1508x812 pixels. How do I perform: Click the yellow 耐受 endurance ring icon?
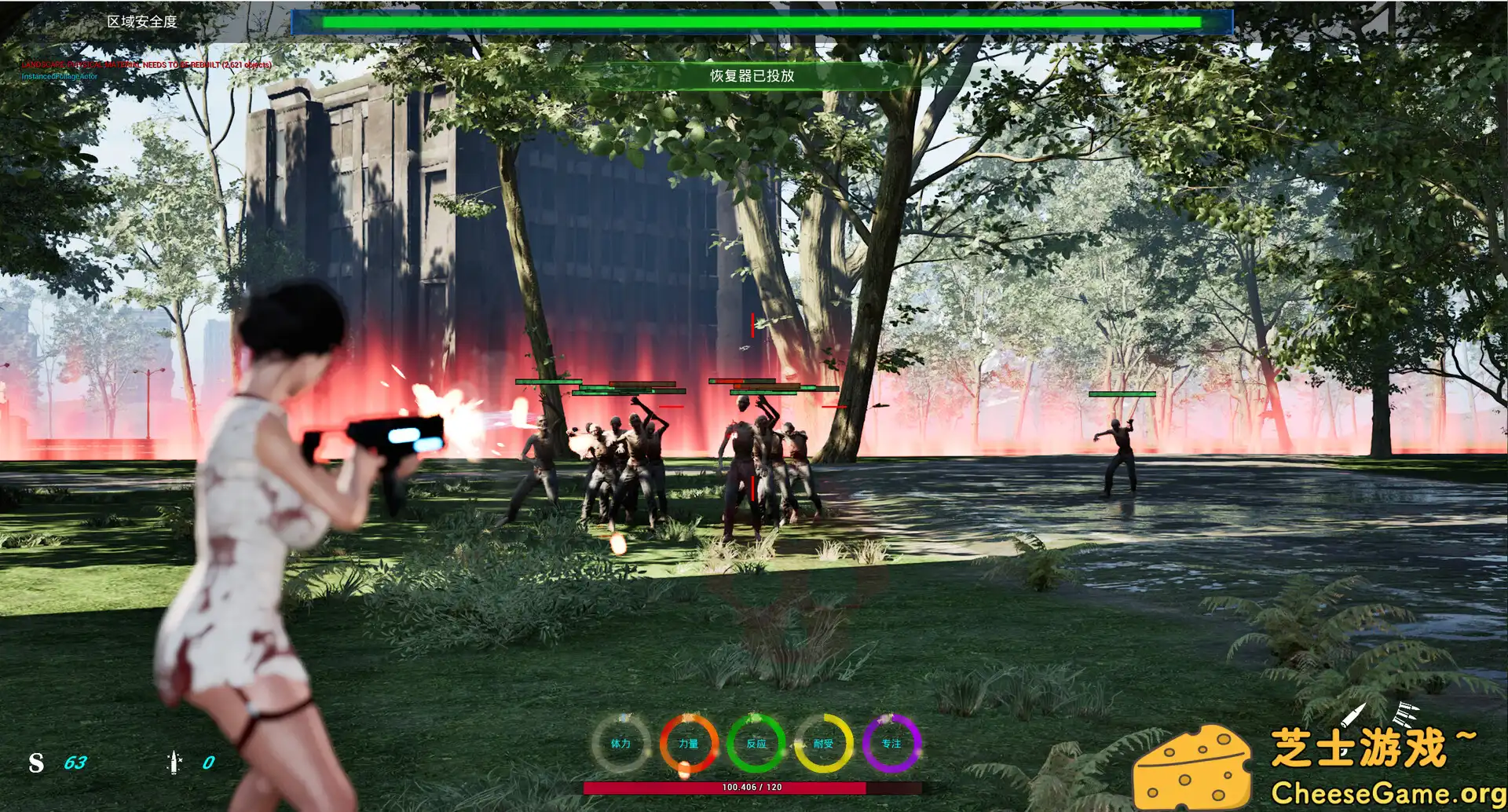tap(823, 742)
